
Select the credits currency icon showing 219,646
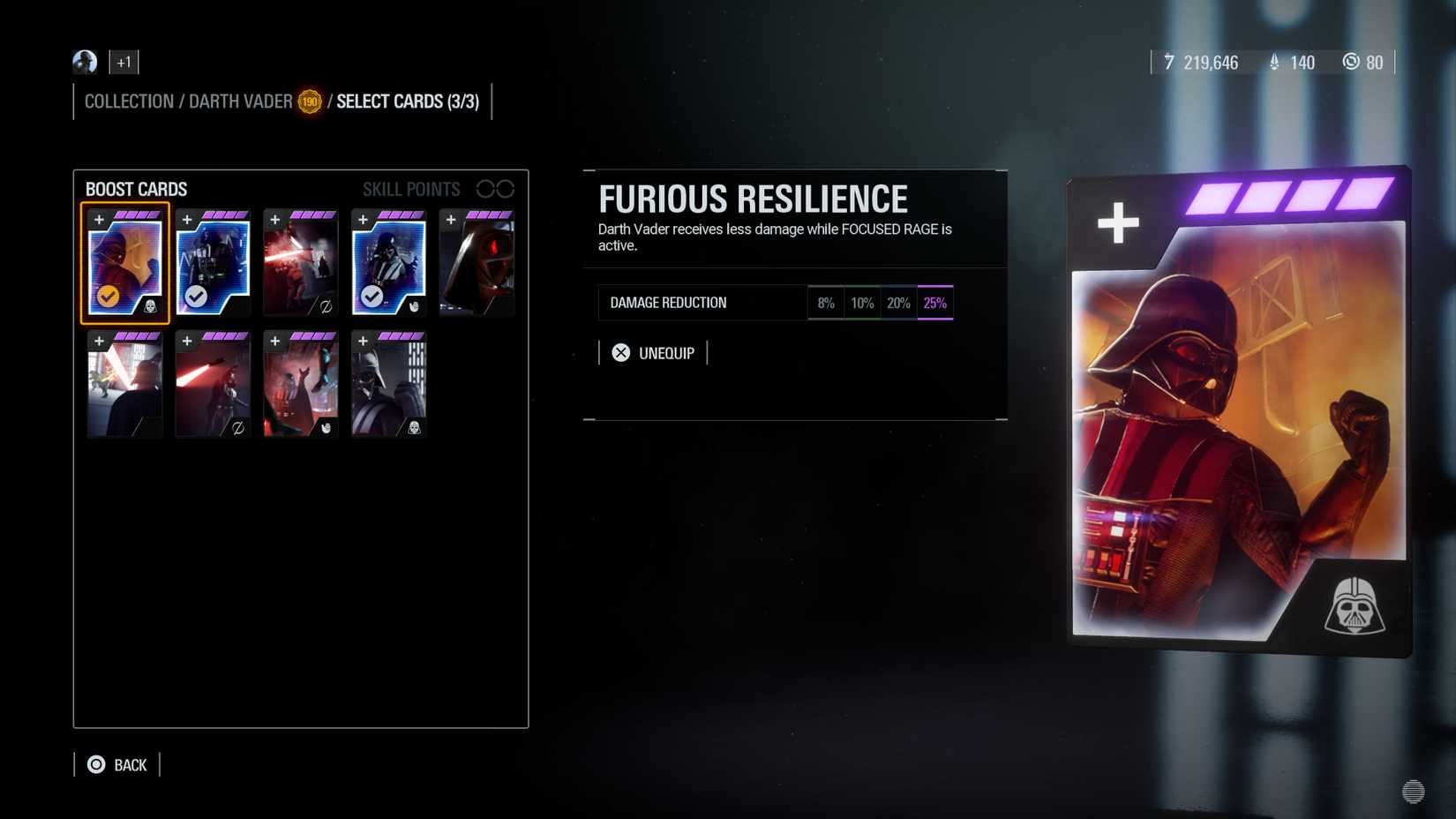pyautogui.click(x=1169, y=62)
